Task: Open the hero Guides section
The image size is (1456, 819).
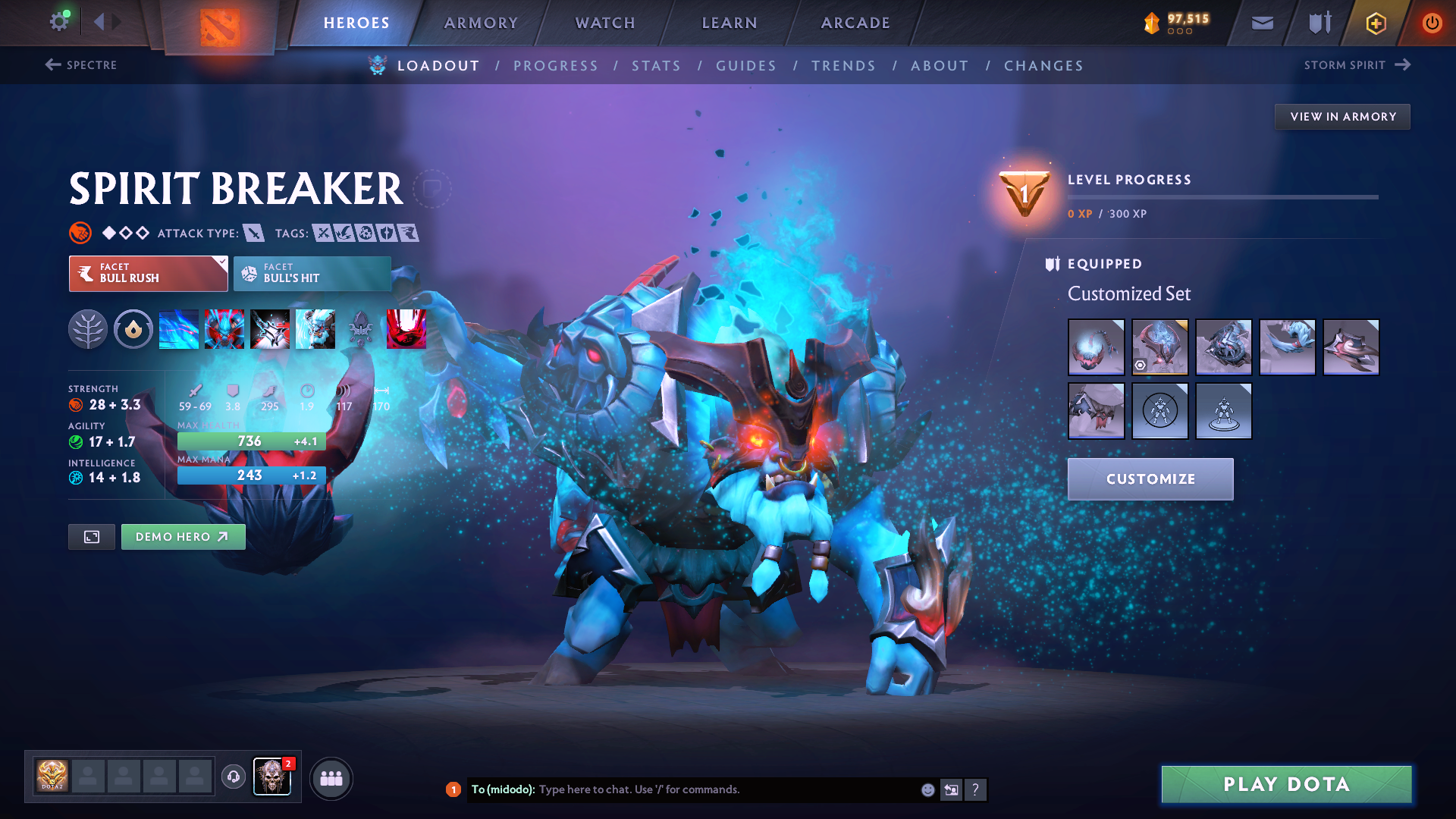Action: point(746,66)
